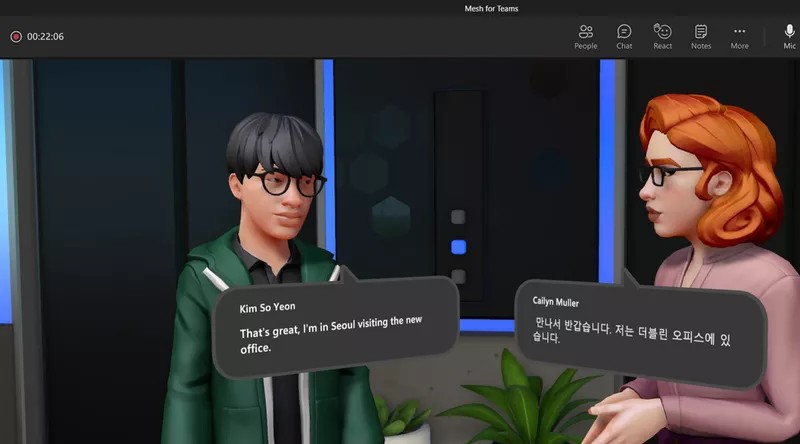Open the meeting Chat

(x=624, y=36)
